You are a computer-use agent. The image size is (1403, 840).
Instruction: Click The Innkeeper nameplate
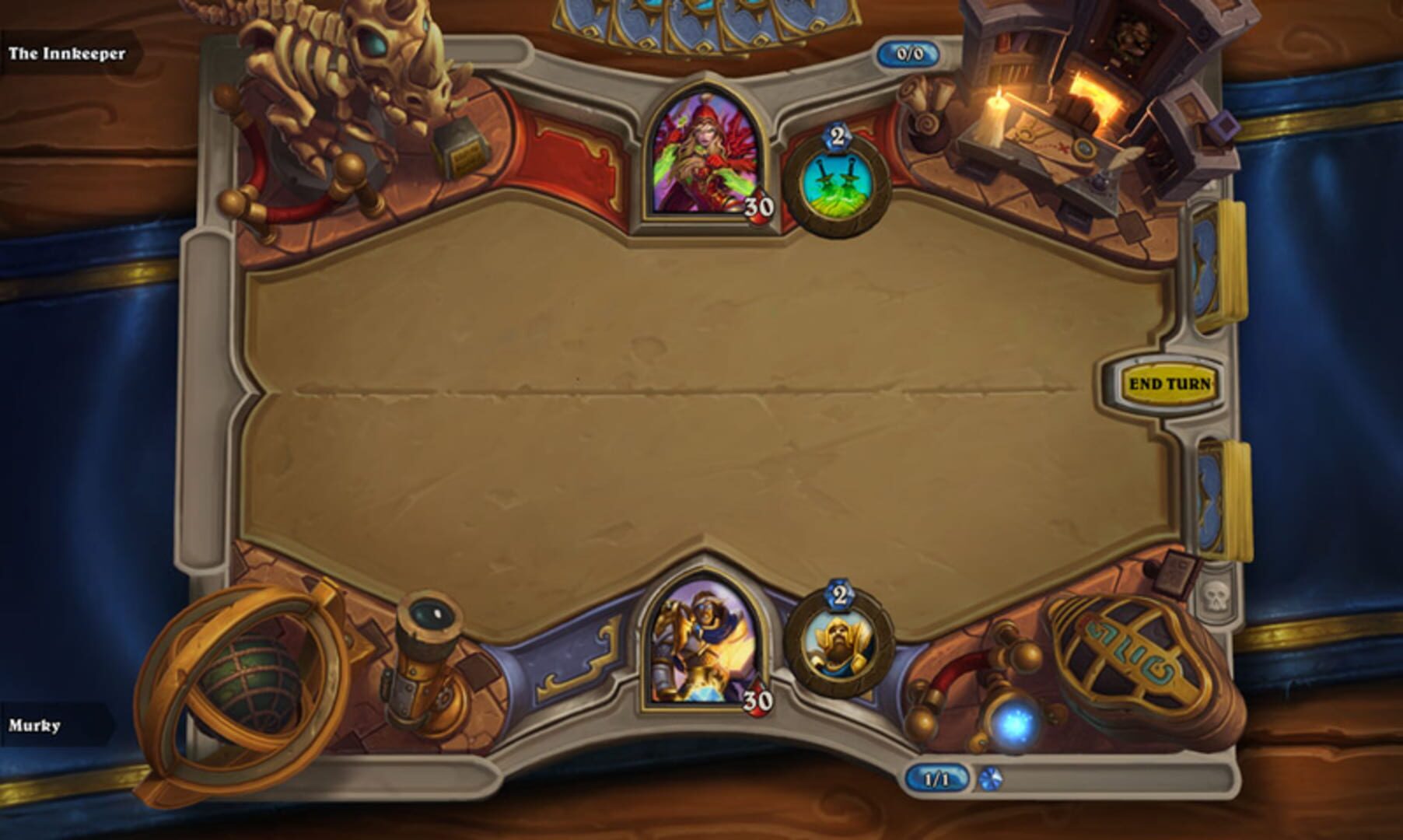tap(67, 54)
